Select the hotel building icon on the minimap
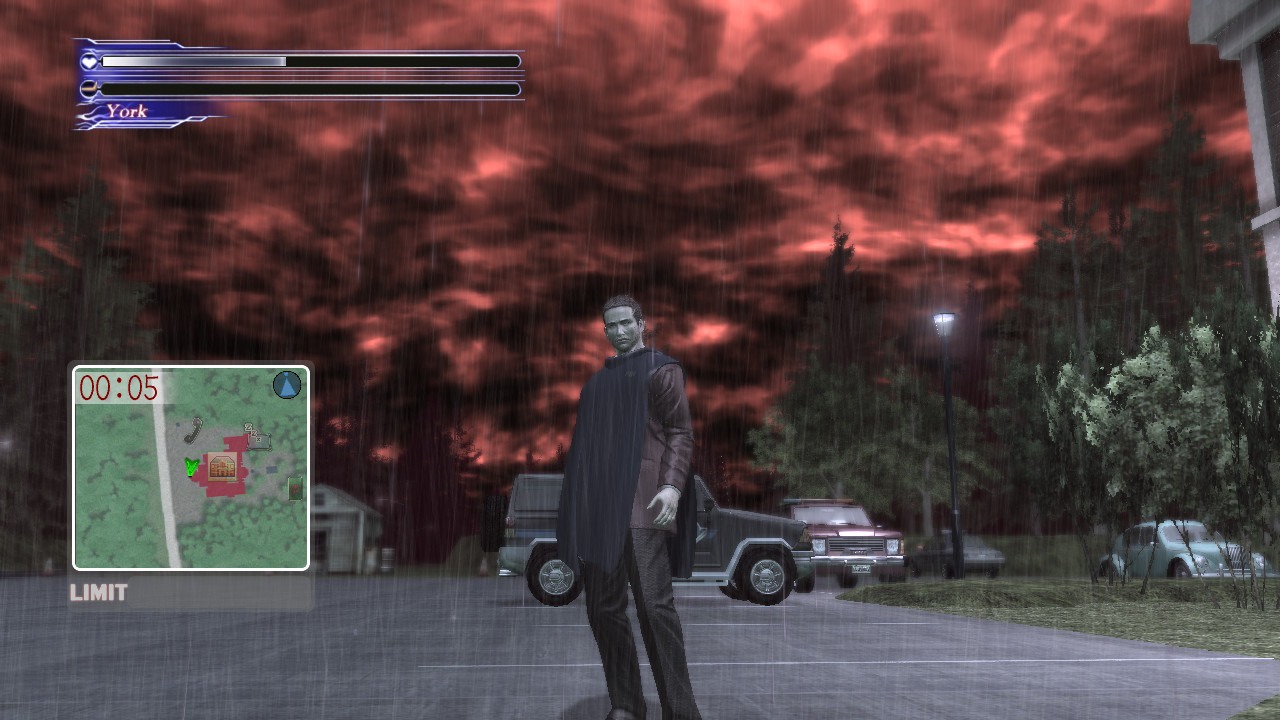 pyautogui.click(x=222, y=466)
